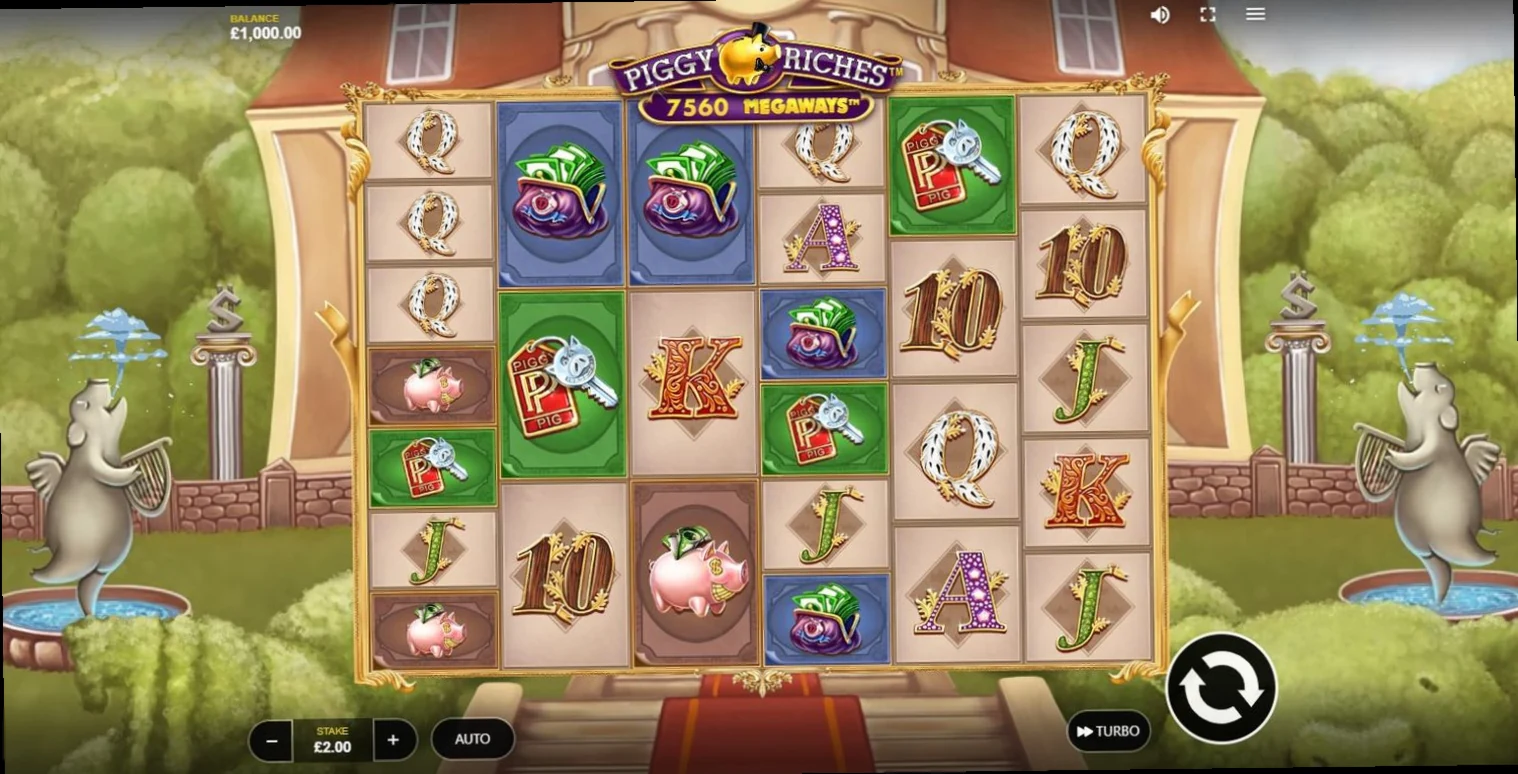Image resolution: width=1518 pixels, height=774 pixels.
Task: Increase bet with the plus stepper
Action: 395,739
